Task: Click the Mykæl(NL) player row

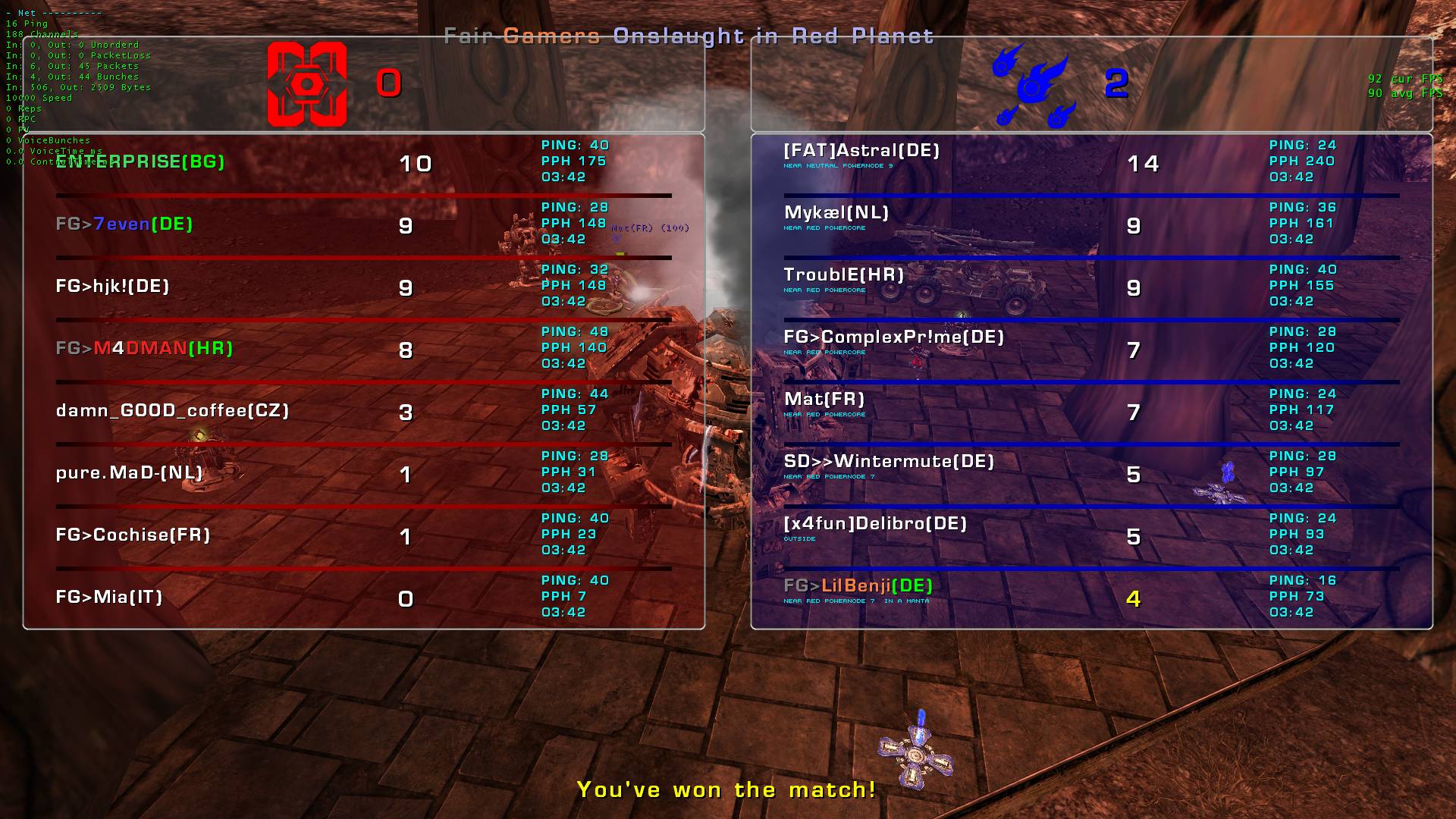Action: [x=836, y=212]
